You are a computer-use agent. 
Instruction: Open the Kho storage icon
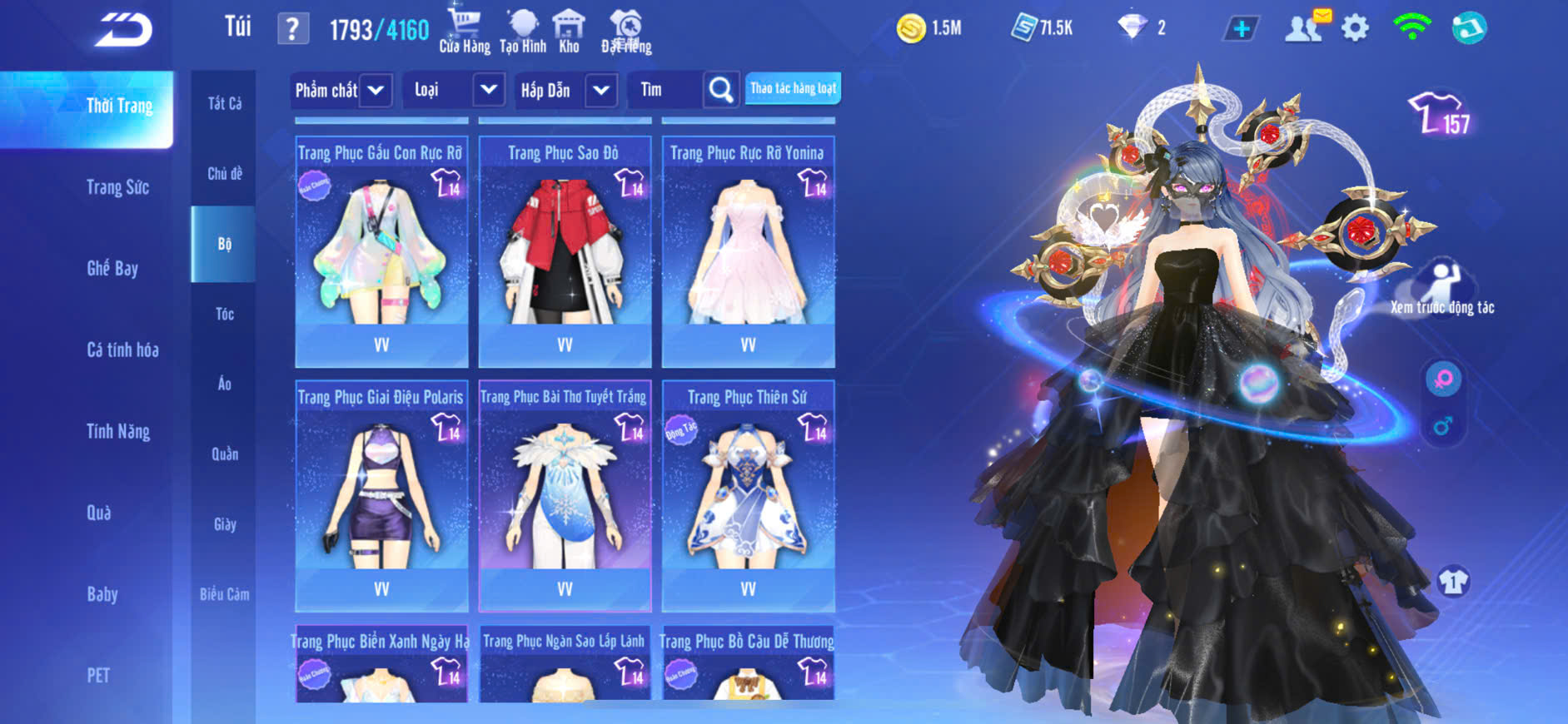[x=569, y=32]
